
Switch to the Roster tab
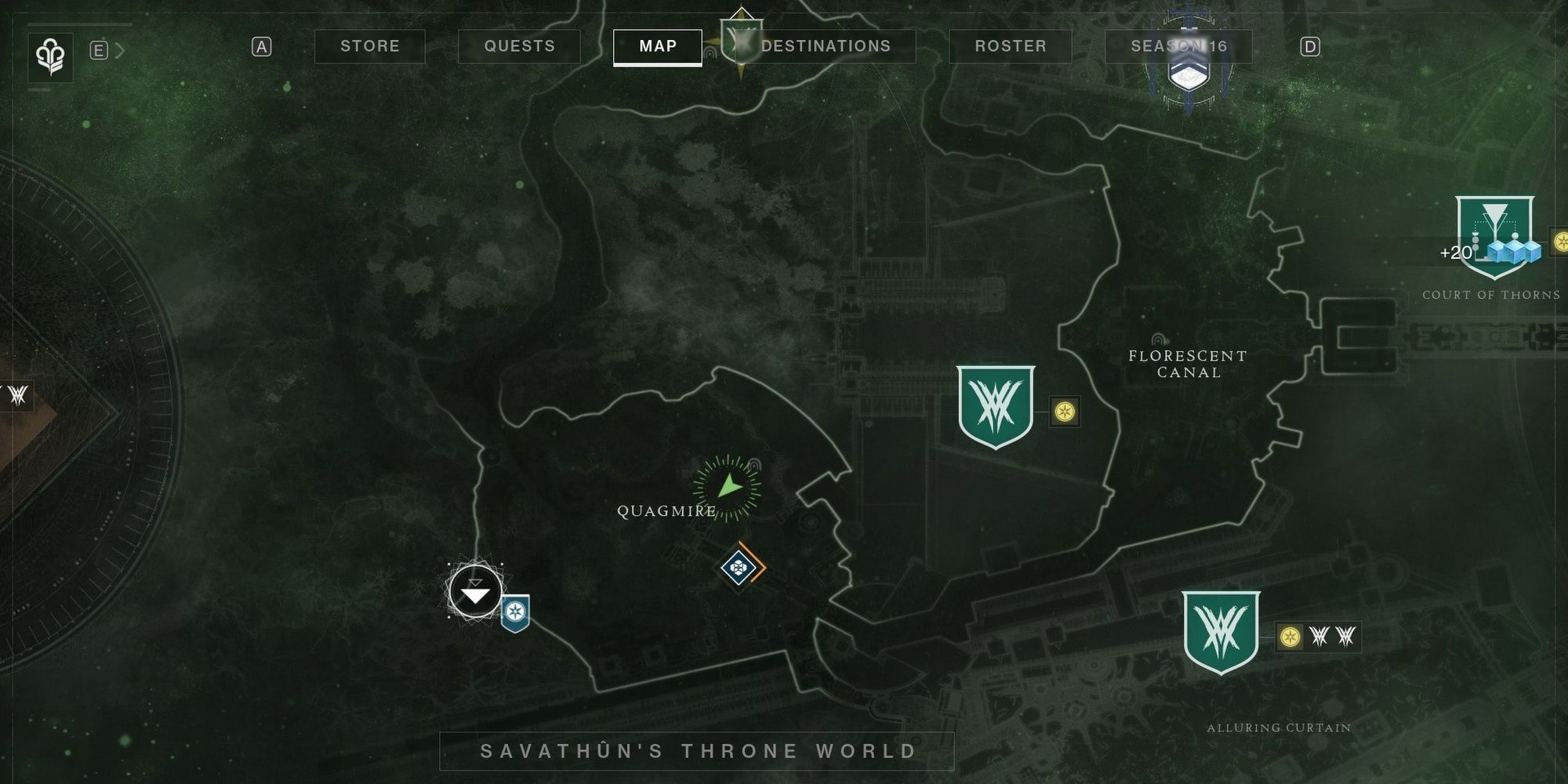point(1011,46)
